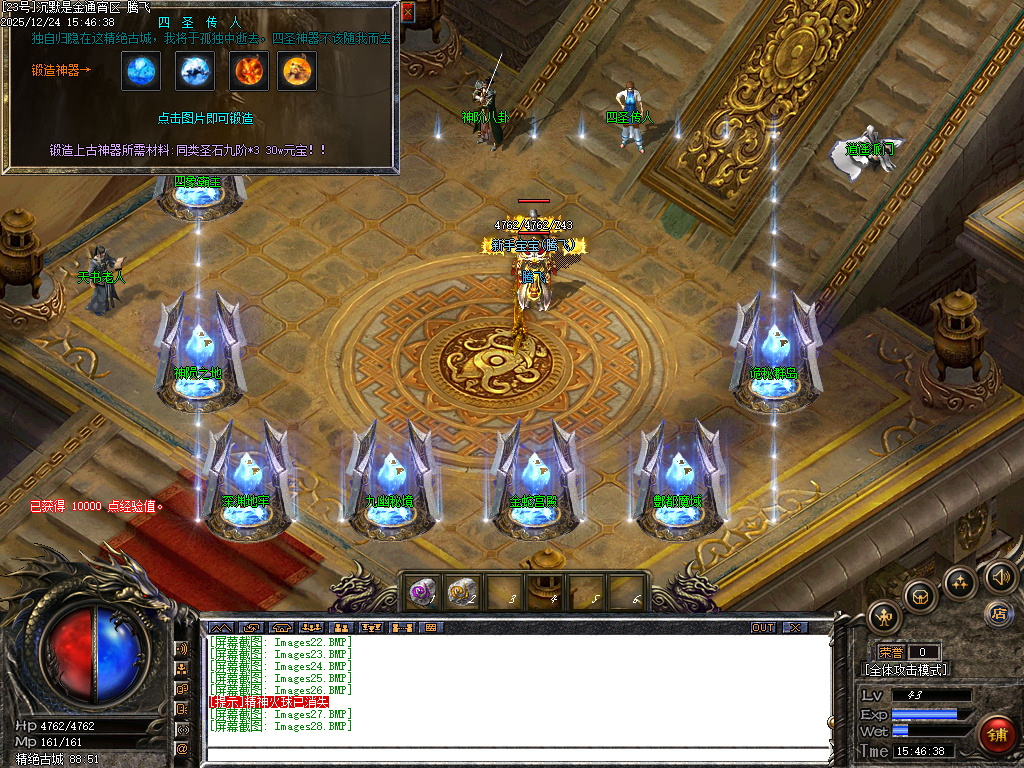Screen dimensions: 1024x768
Task: Change the 全体攻击模式 attack mode
Action: (x=905, y=670)
